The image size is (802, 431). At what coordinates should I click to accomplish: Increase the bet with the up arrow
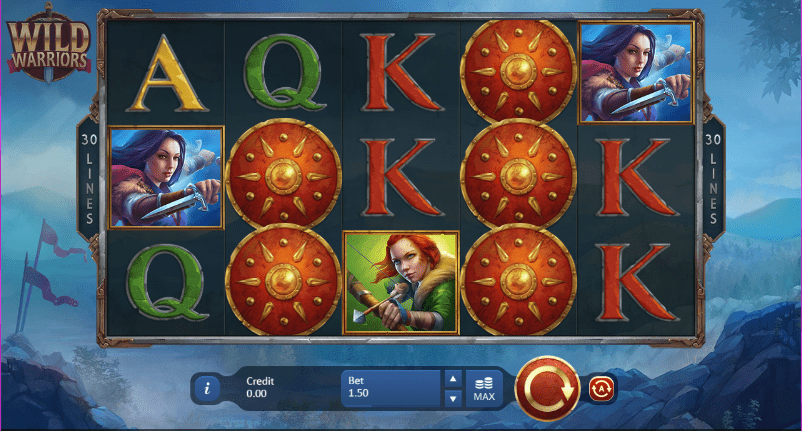pos(452,379)
